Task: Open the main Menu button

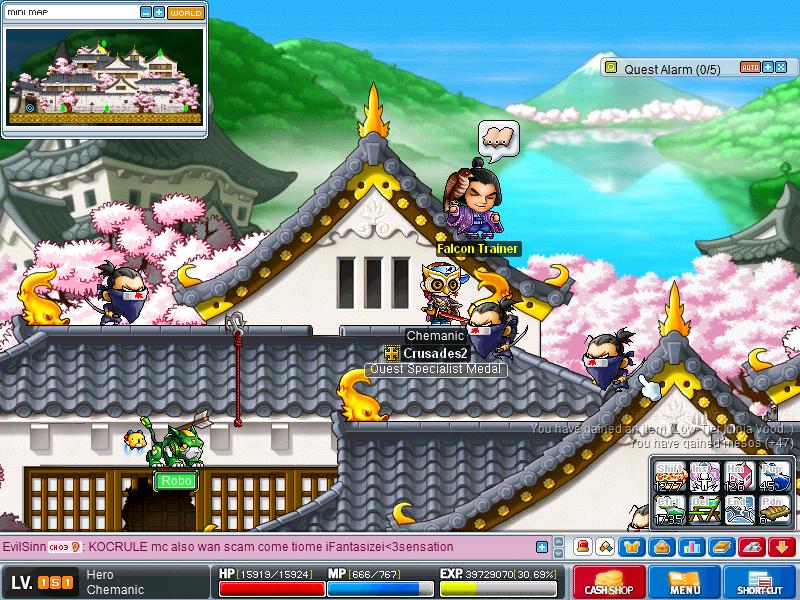Action: coord(685,582)
